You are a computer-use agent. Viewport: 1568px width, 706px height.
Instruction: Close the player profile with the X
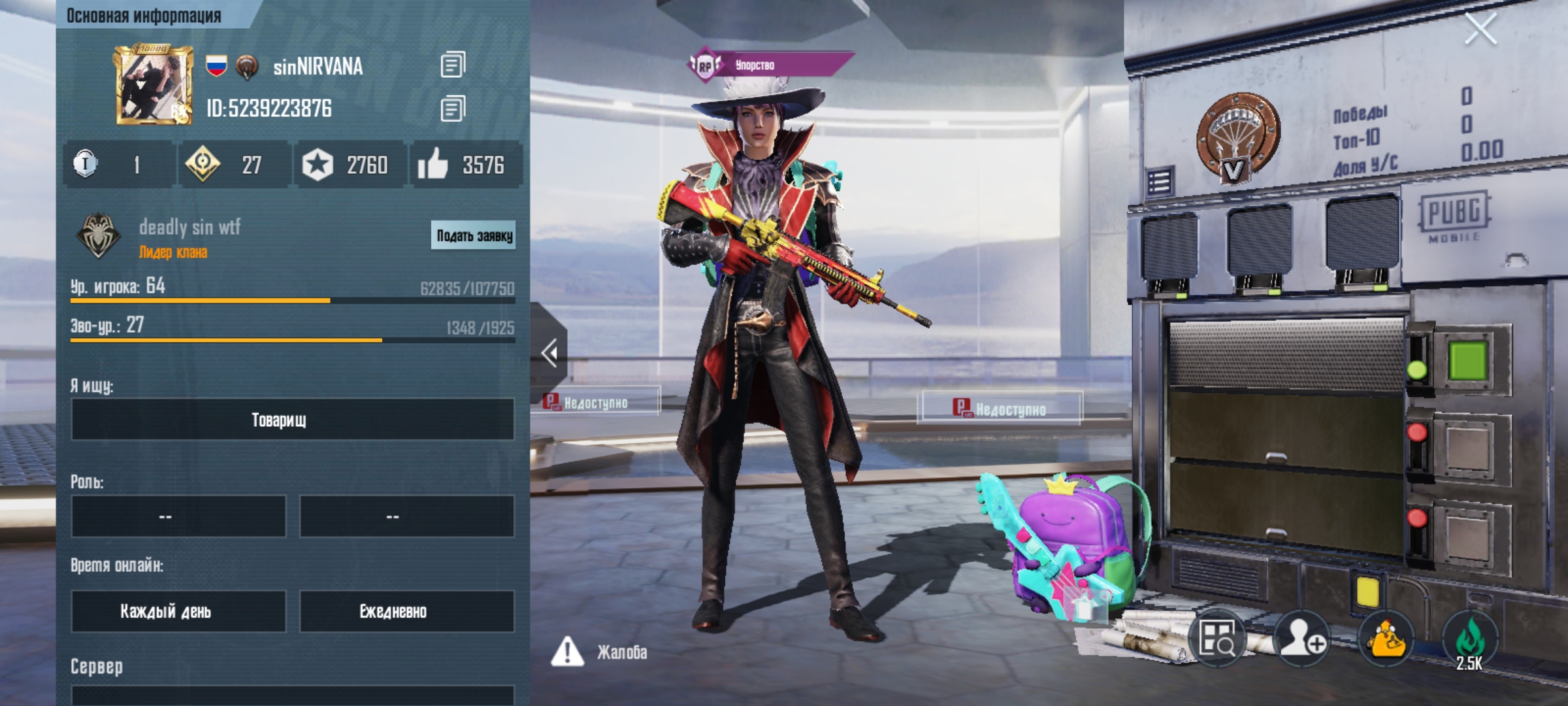click(1480, 29)
